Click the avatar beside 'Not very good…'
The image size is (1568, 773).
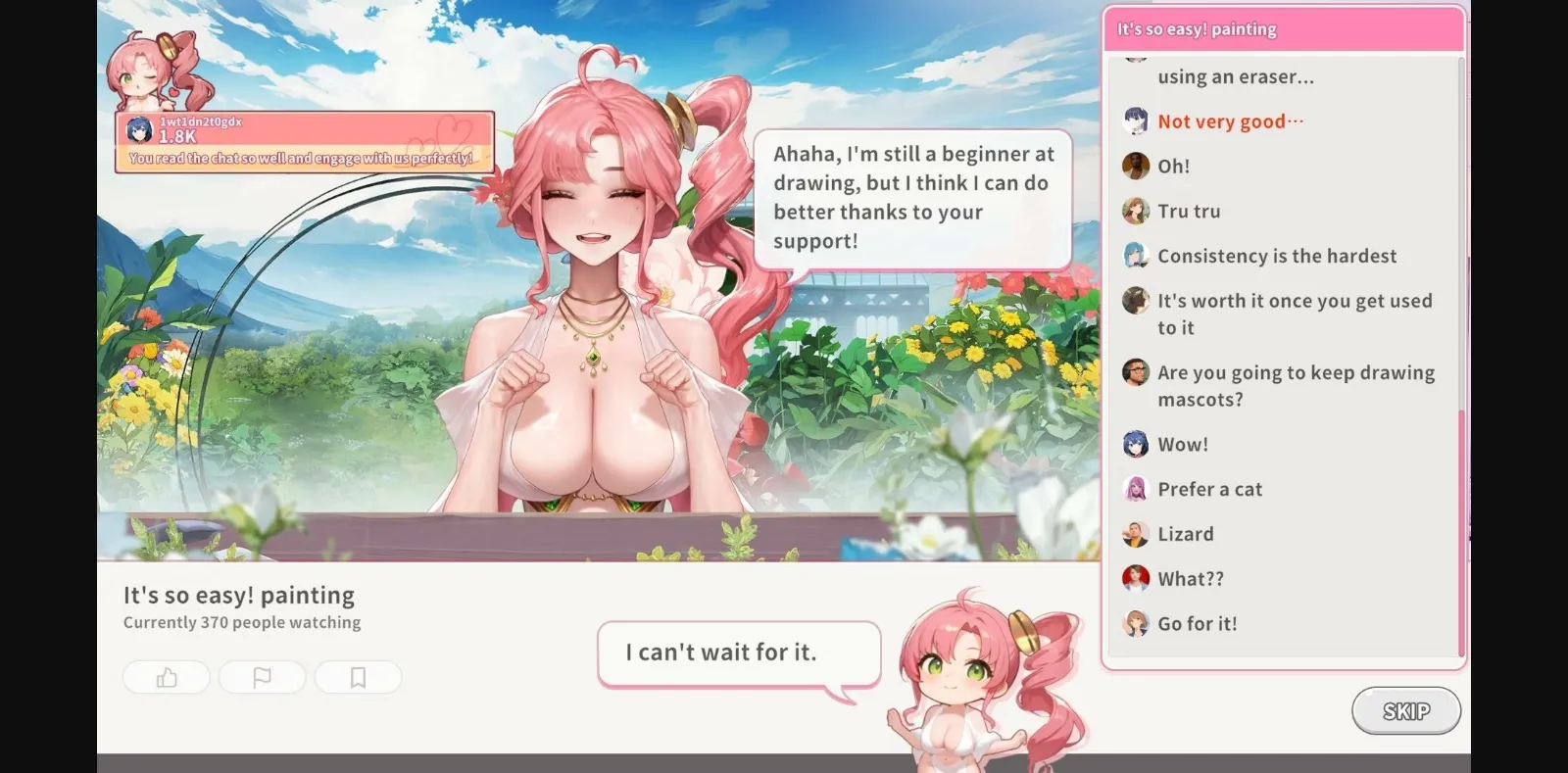1136,121
